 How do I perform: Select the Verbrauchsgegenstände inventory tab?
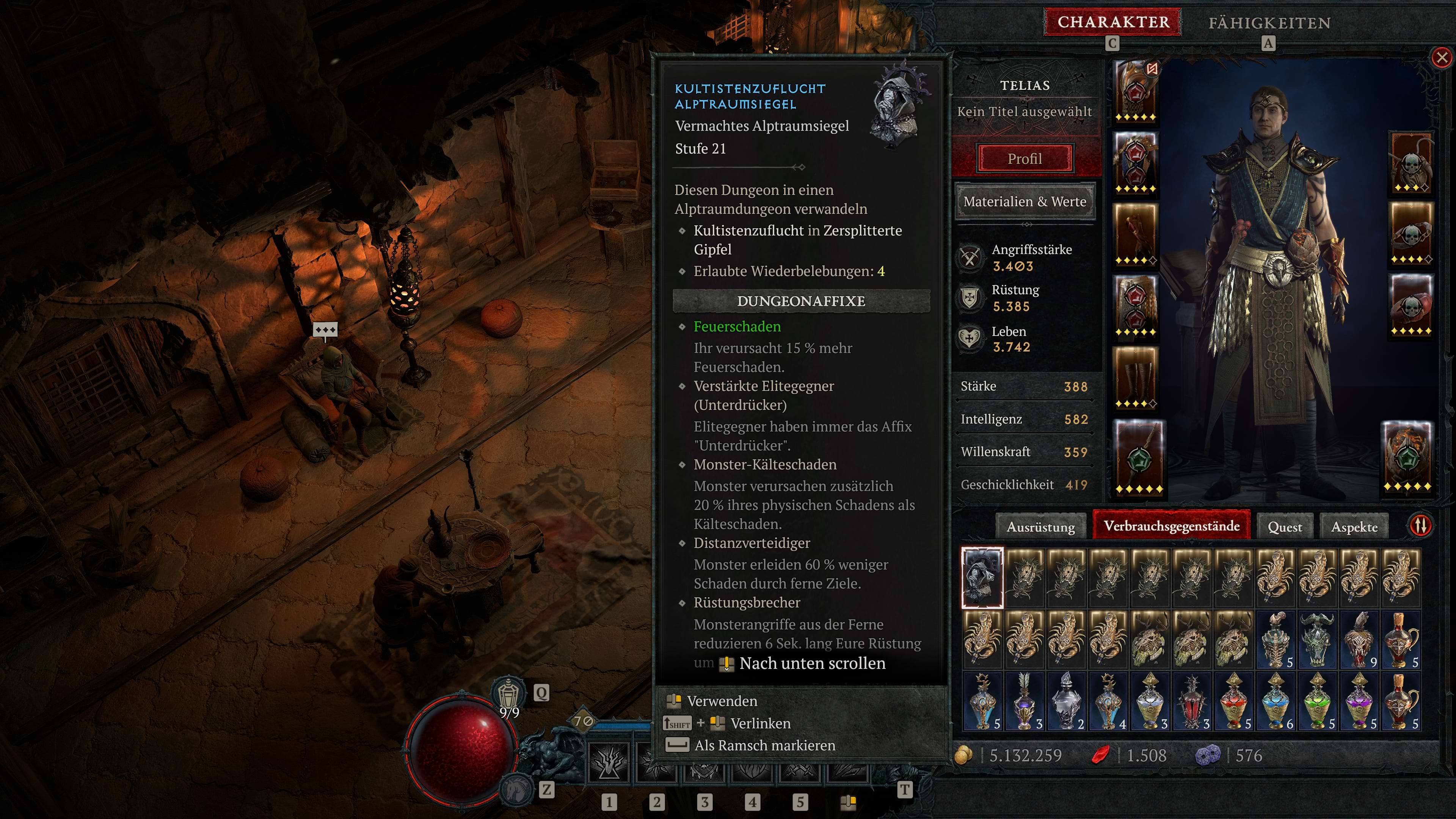[x=1171, y=526]
